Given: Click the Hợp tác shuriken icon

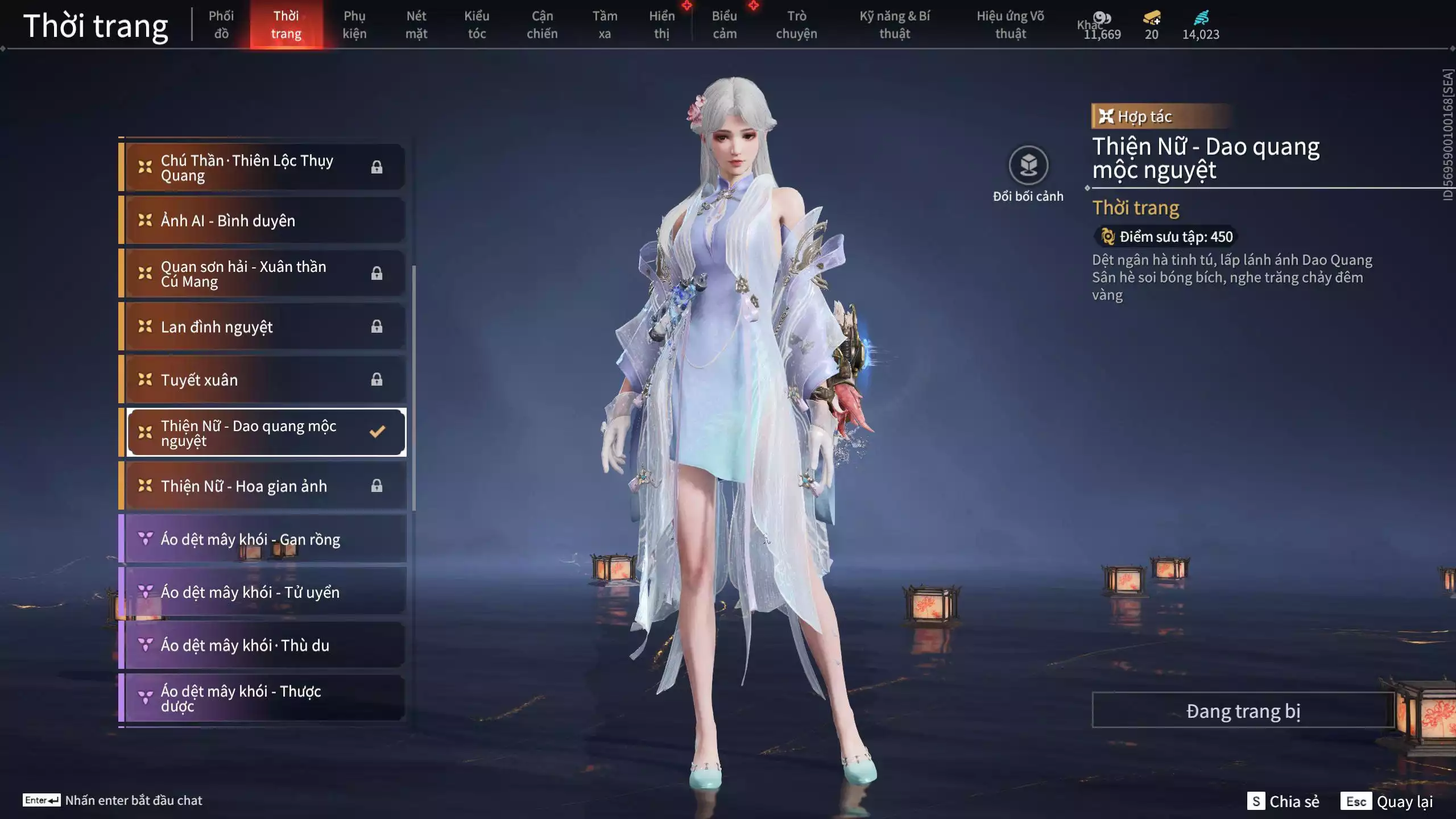Looking at the screenshot, I should point(1106,117).
